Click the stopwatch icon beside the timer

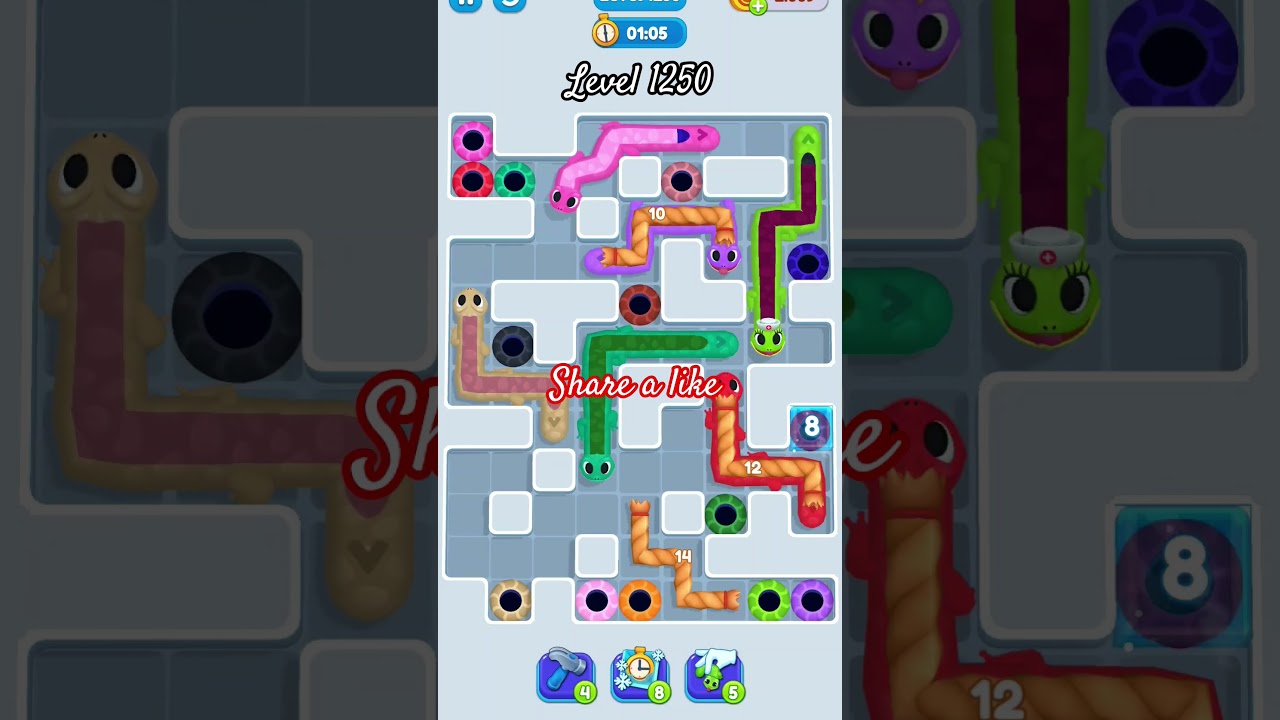pyautogui.click(x=605, y=31)
